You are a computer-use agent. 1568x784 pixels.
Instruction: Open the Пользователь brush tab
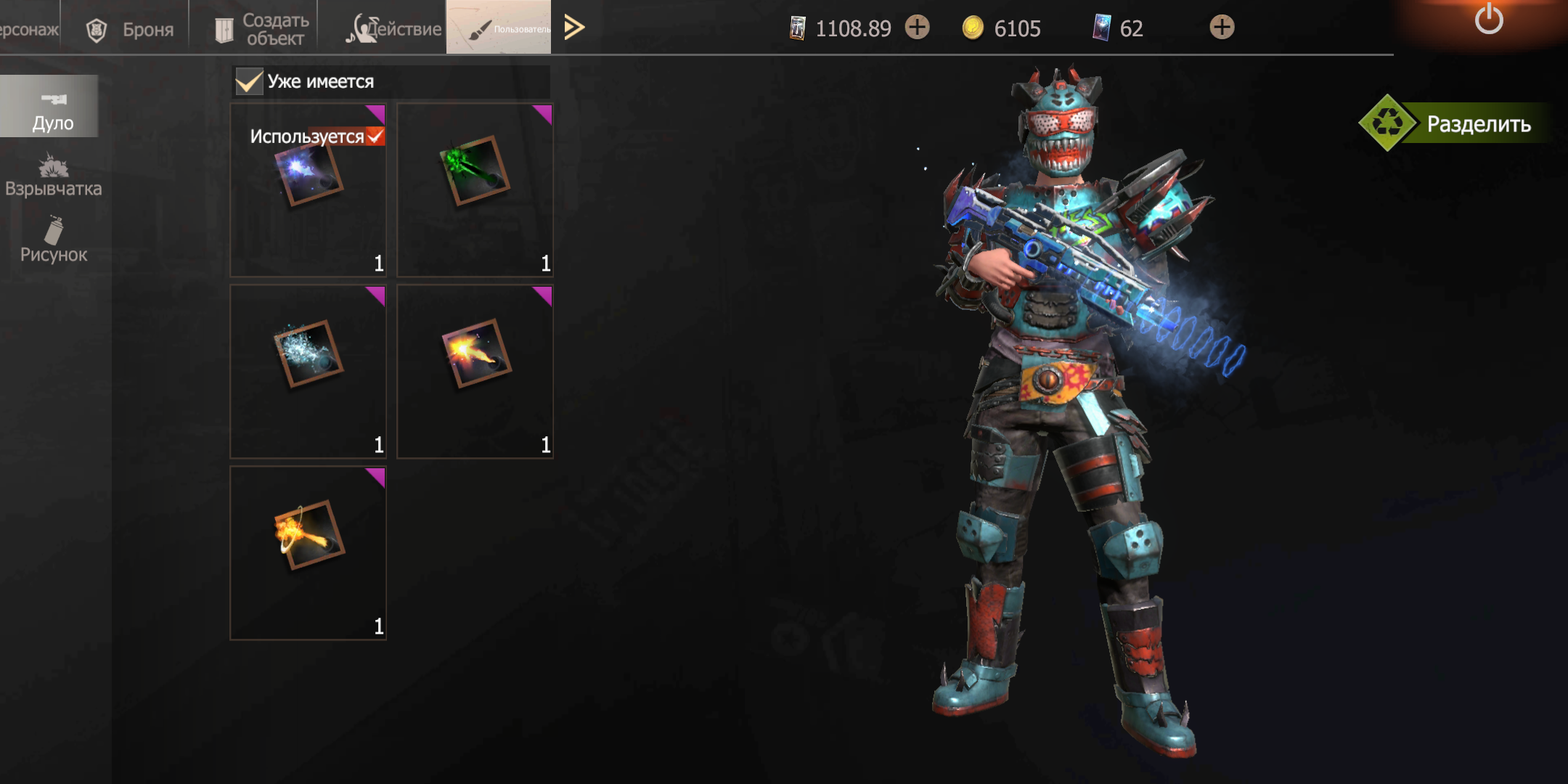tap(498, 28)
